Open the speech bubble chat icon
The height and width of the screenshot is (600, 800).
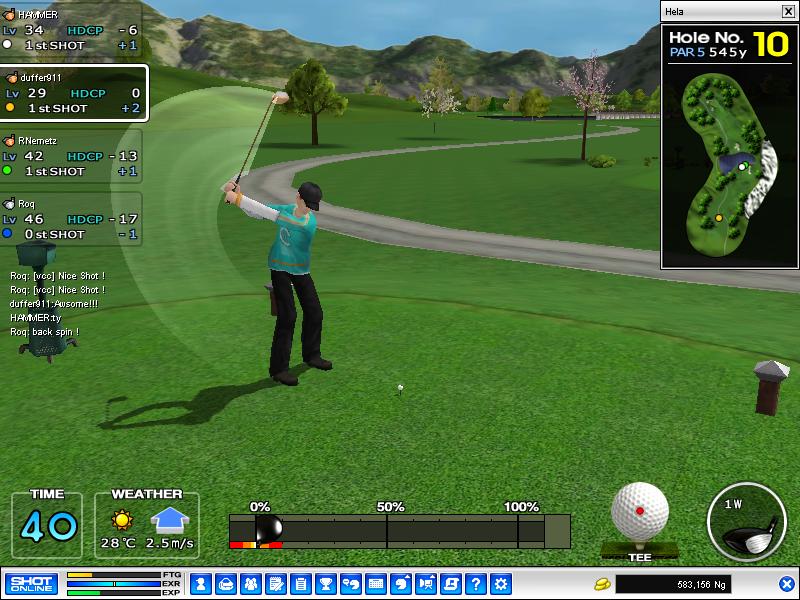point(351,584)
